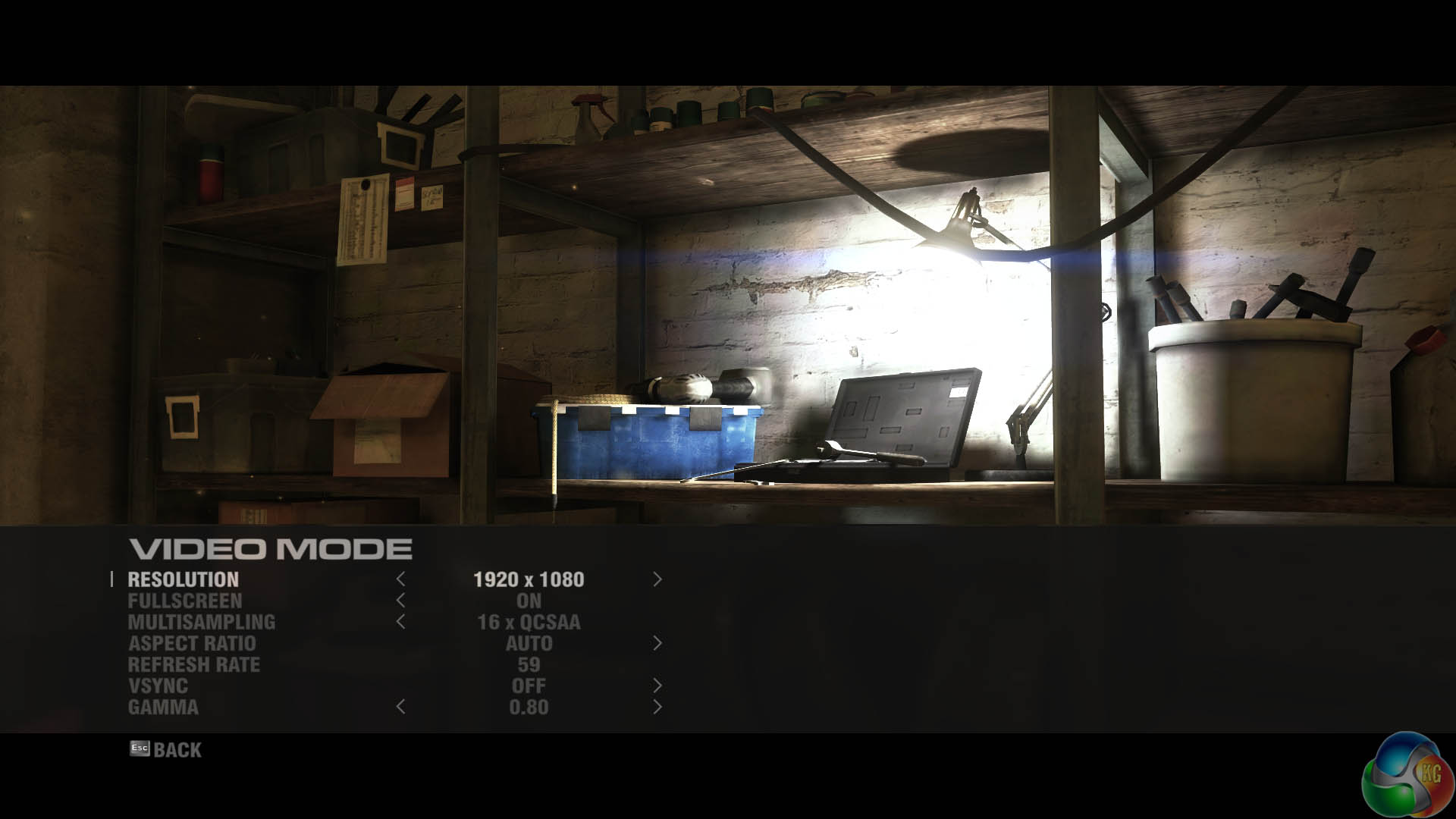Select the Refresh Rate row

coord(194,665)
